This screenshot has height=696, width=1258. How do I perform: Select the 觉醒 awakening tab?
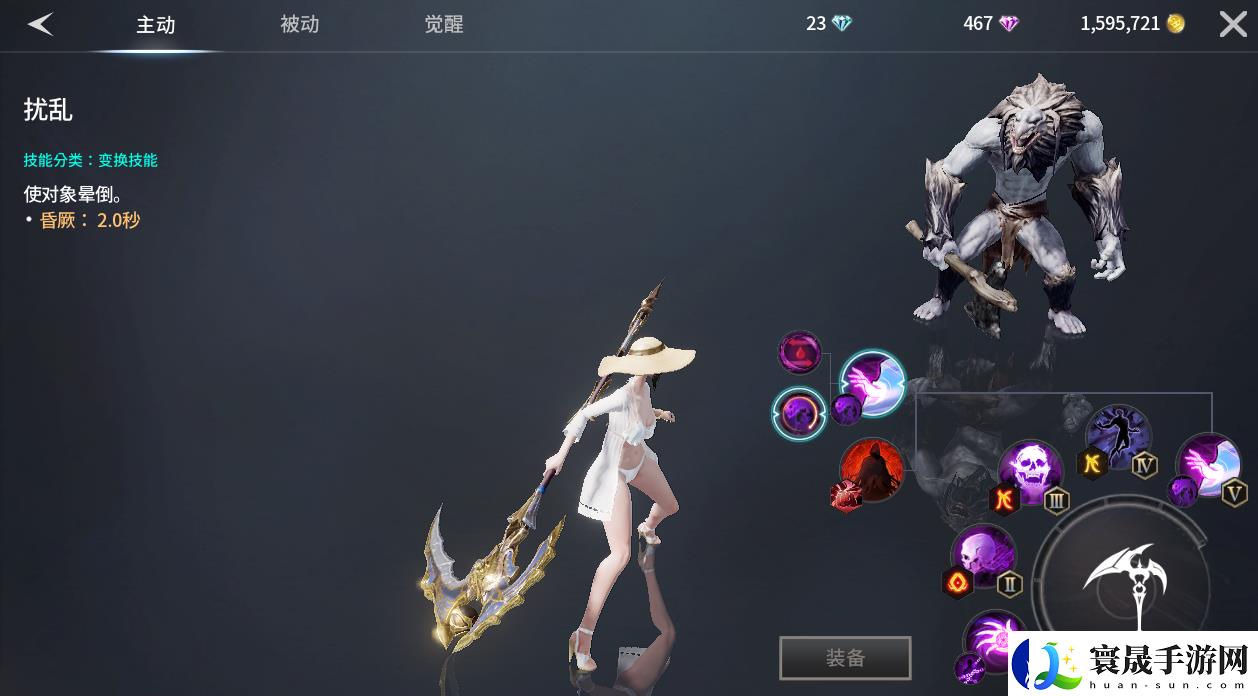coord(443,25)
